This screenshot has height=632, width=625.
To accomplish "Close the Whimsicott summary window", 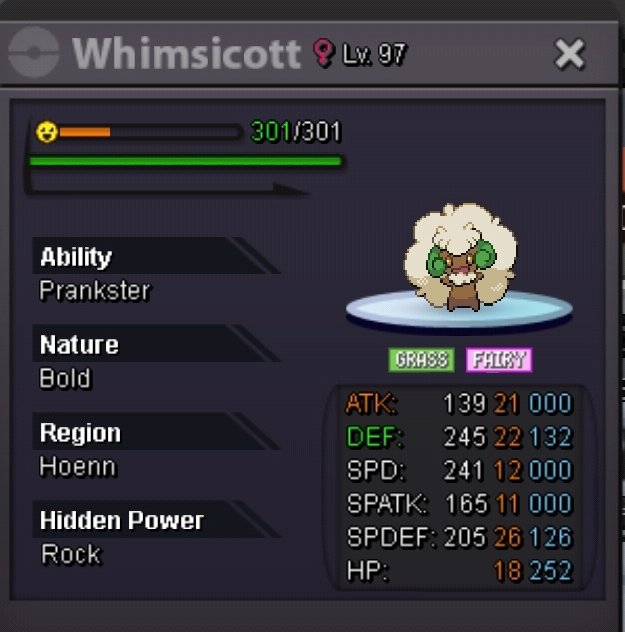I will pyautogui.click(x=569, y=54).
